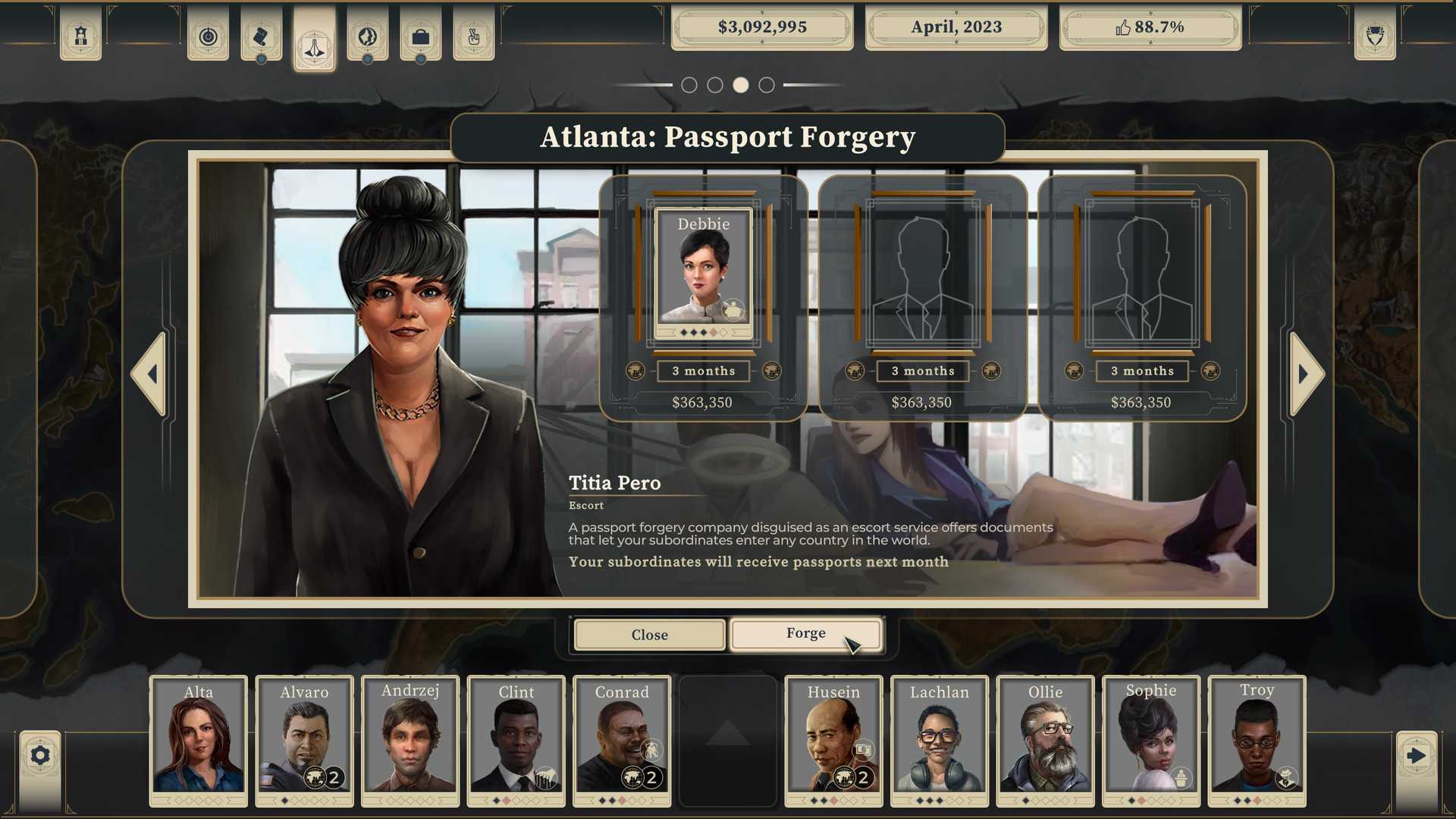1456x819 pixels.
Task: Open the goals target icon
Action: pyautogui.click(x=208, y=35)
